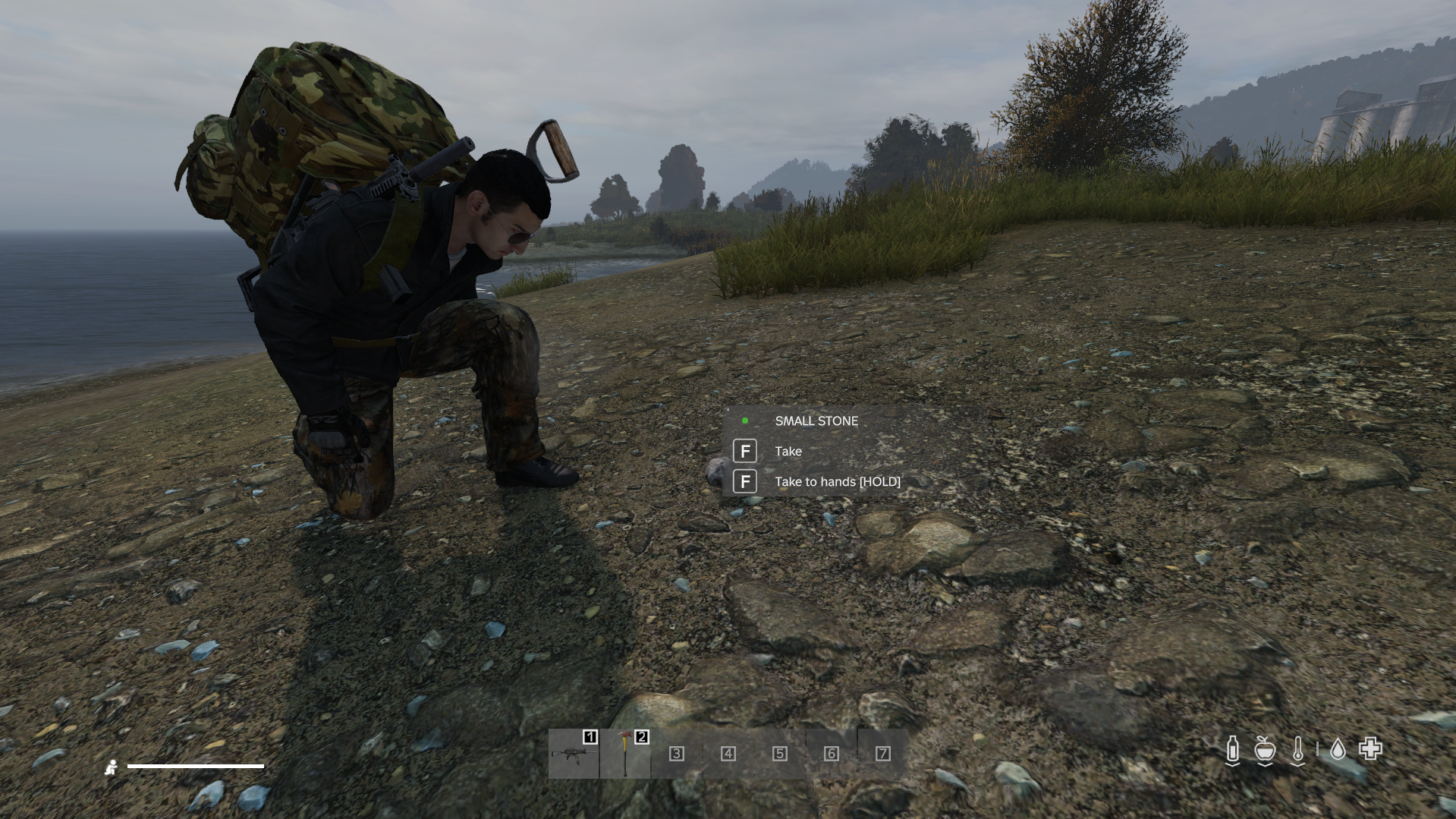Click empty hotbar slot 3
Screen dimensions: 1456x819
677,753
